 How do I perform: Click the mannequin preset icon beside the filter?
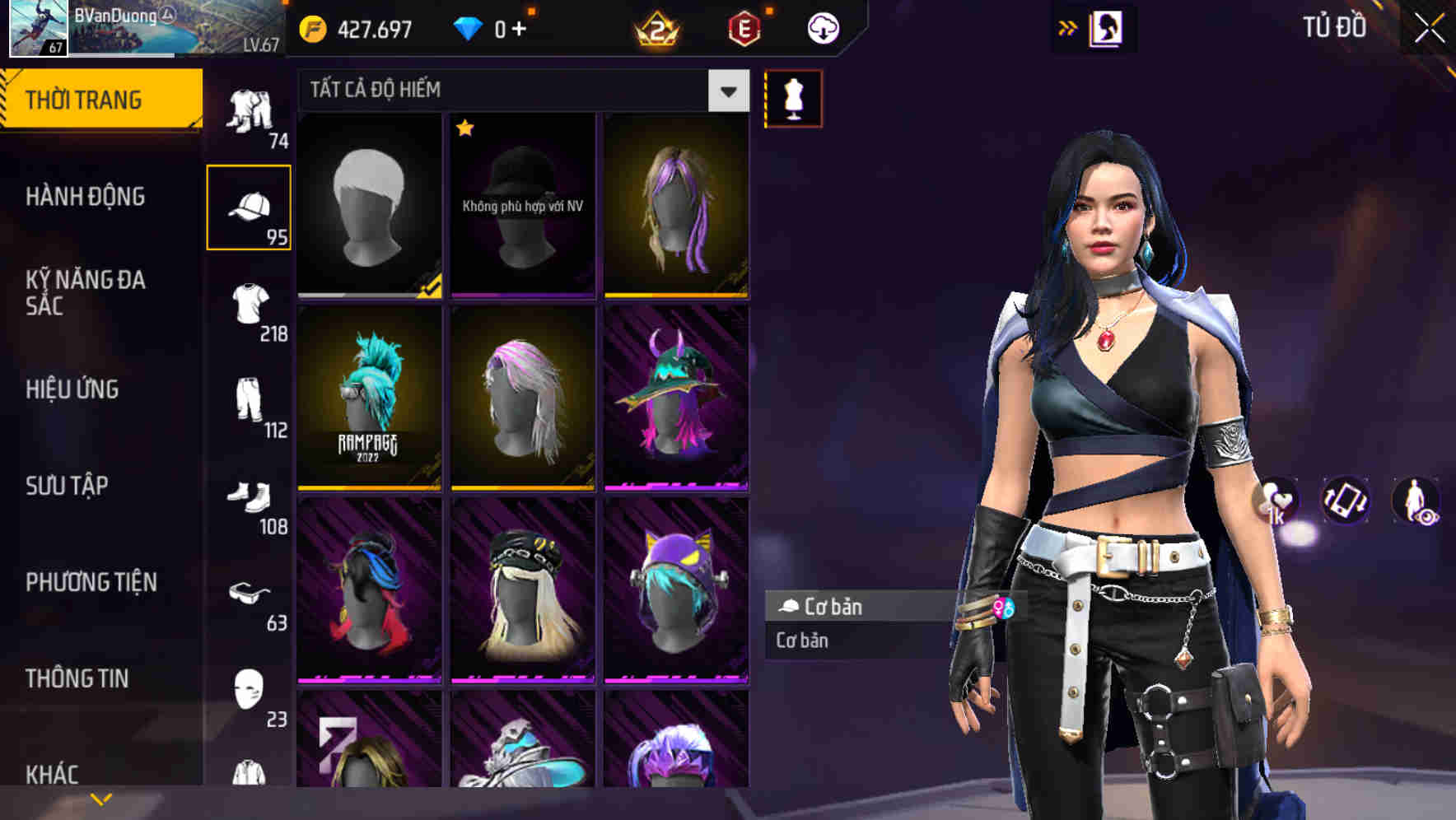pos(792,97)
